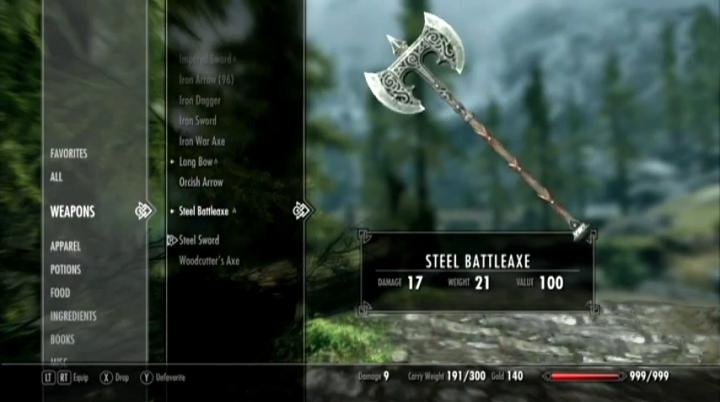
Task: Open the Potions category
Action: [x=66, y=270]
